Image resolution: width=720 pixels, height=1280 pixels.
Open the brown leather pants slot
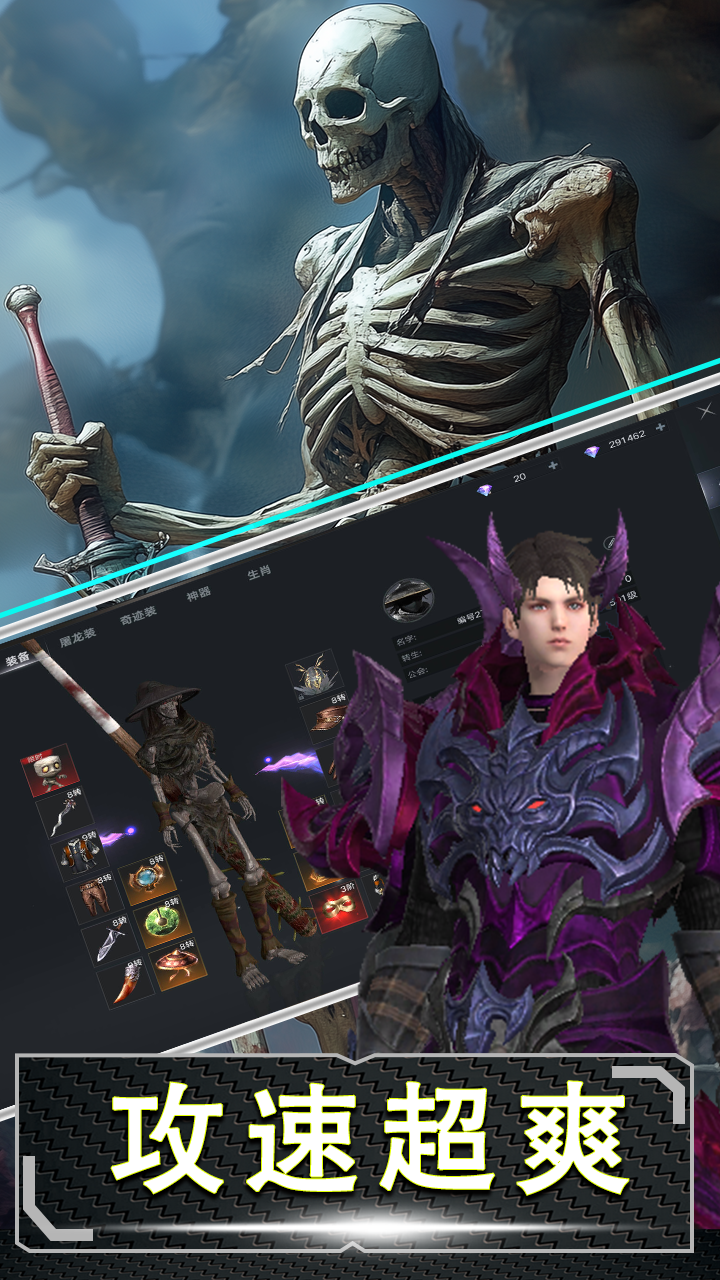[x=91, y=895]
